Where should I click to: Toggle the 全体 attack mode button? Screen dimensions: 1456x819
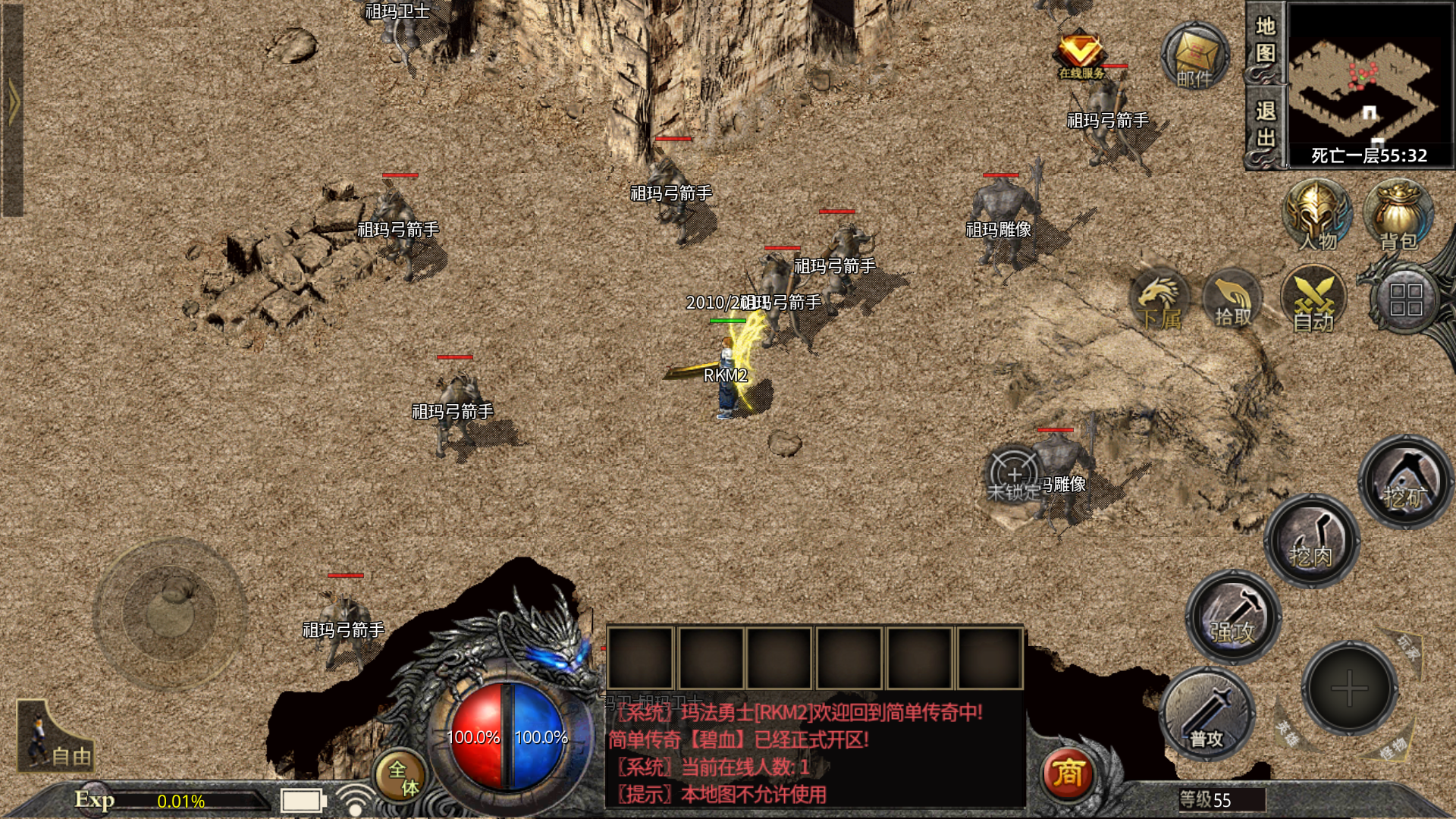(402, 777)
